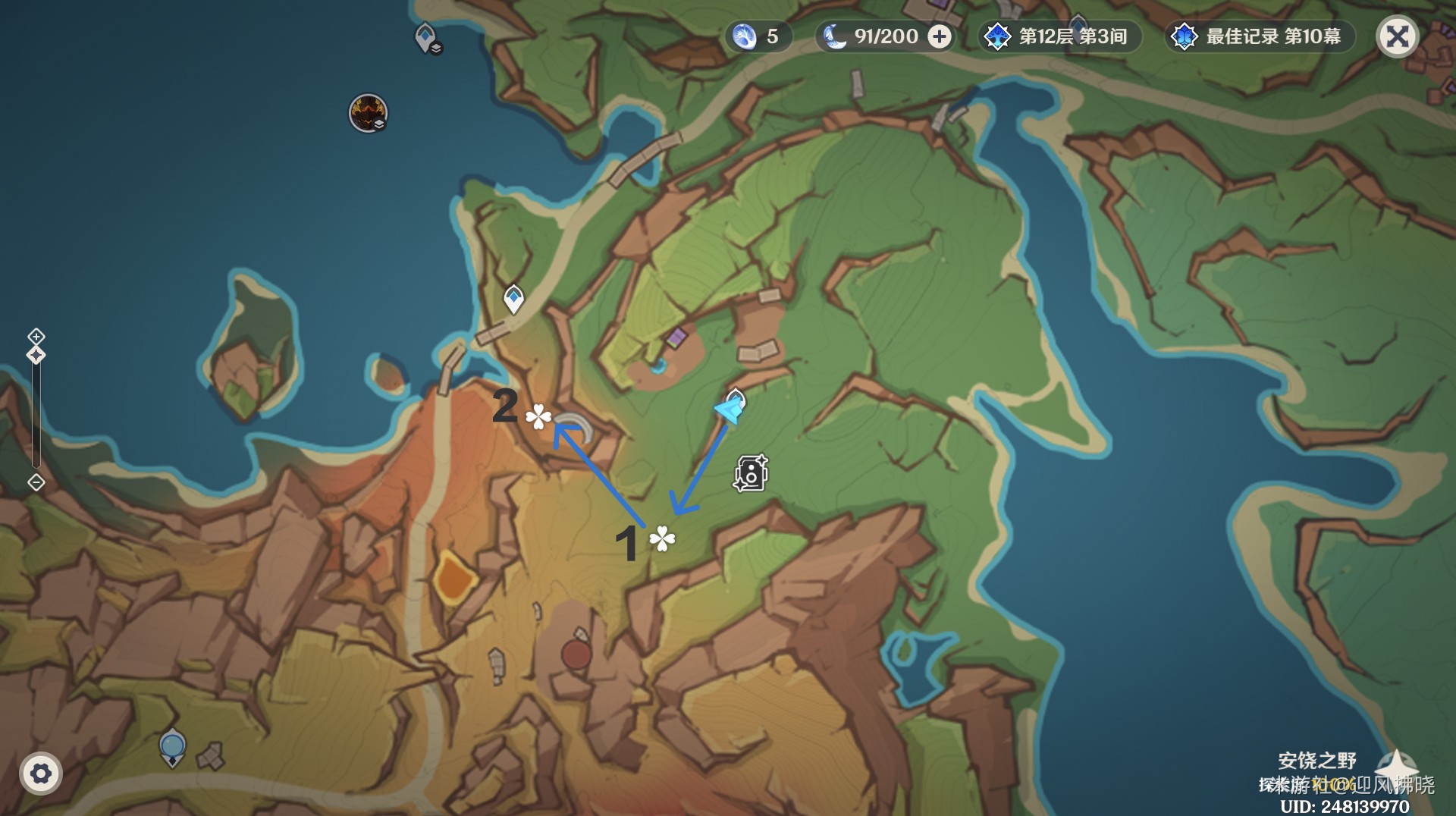This screenshot has height=816, width=1456.
Task: Select the boss marker in the sea
Action: pyautogui.click(x=368, y=113)
